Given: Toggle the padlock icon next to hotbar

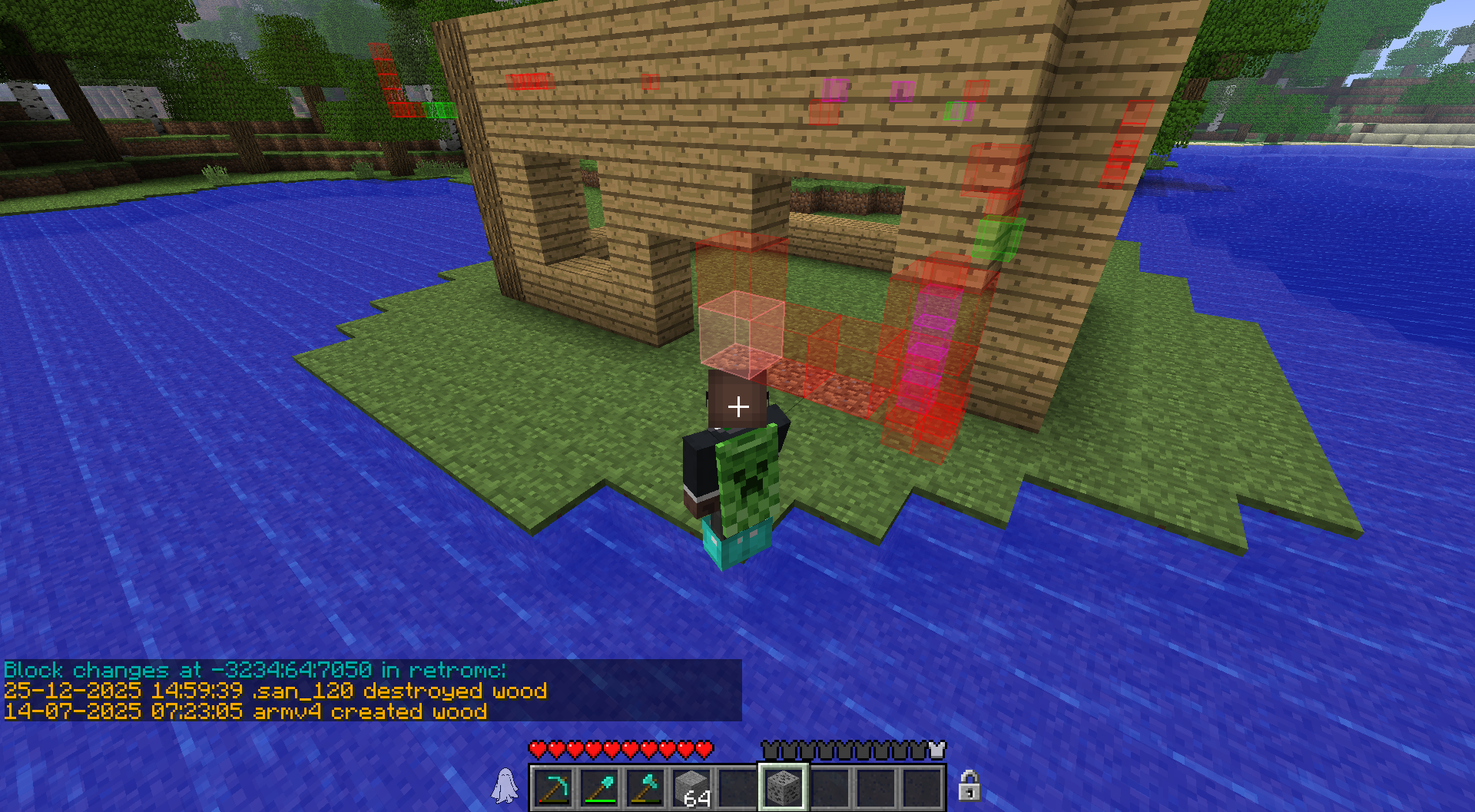Looking at the screenshot, I should 969,786.
